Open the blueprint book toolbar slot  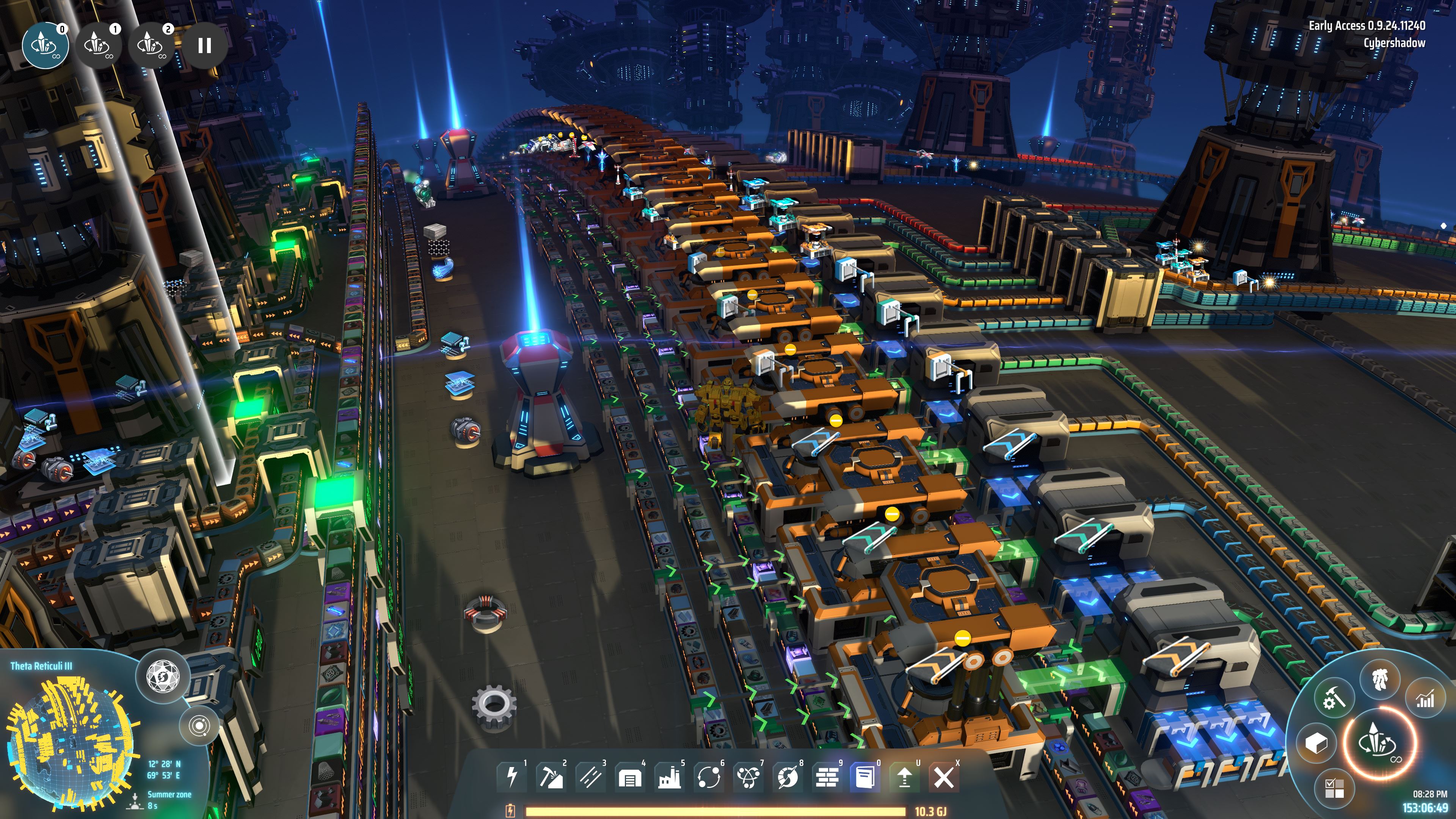tap(865, 778)
